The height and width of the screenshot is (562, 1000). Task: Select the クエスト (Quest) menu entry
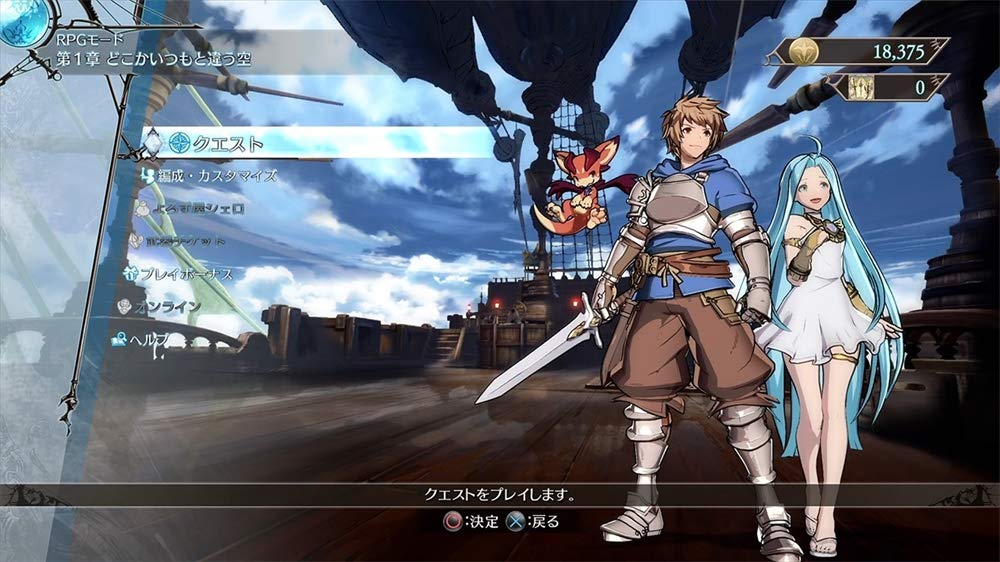pos(228,143)
